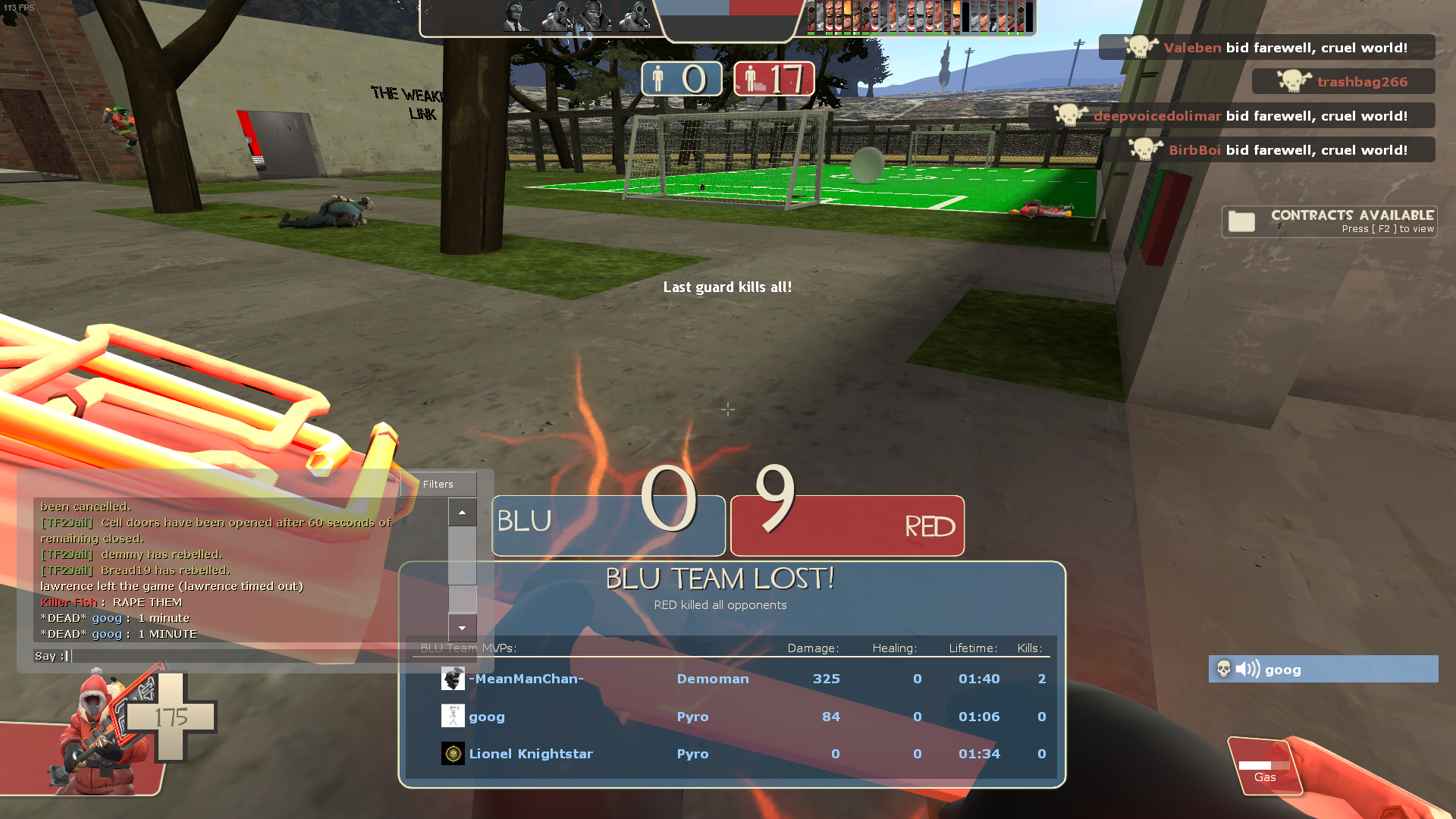Expand chat history with the up arrow

[463, 512]
